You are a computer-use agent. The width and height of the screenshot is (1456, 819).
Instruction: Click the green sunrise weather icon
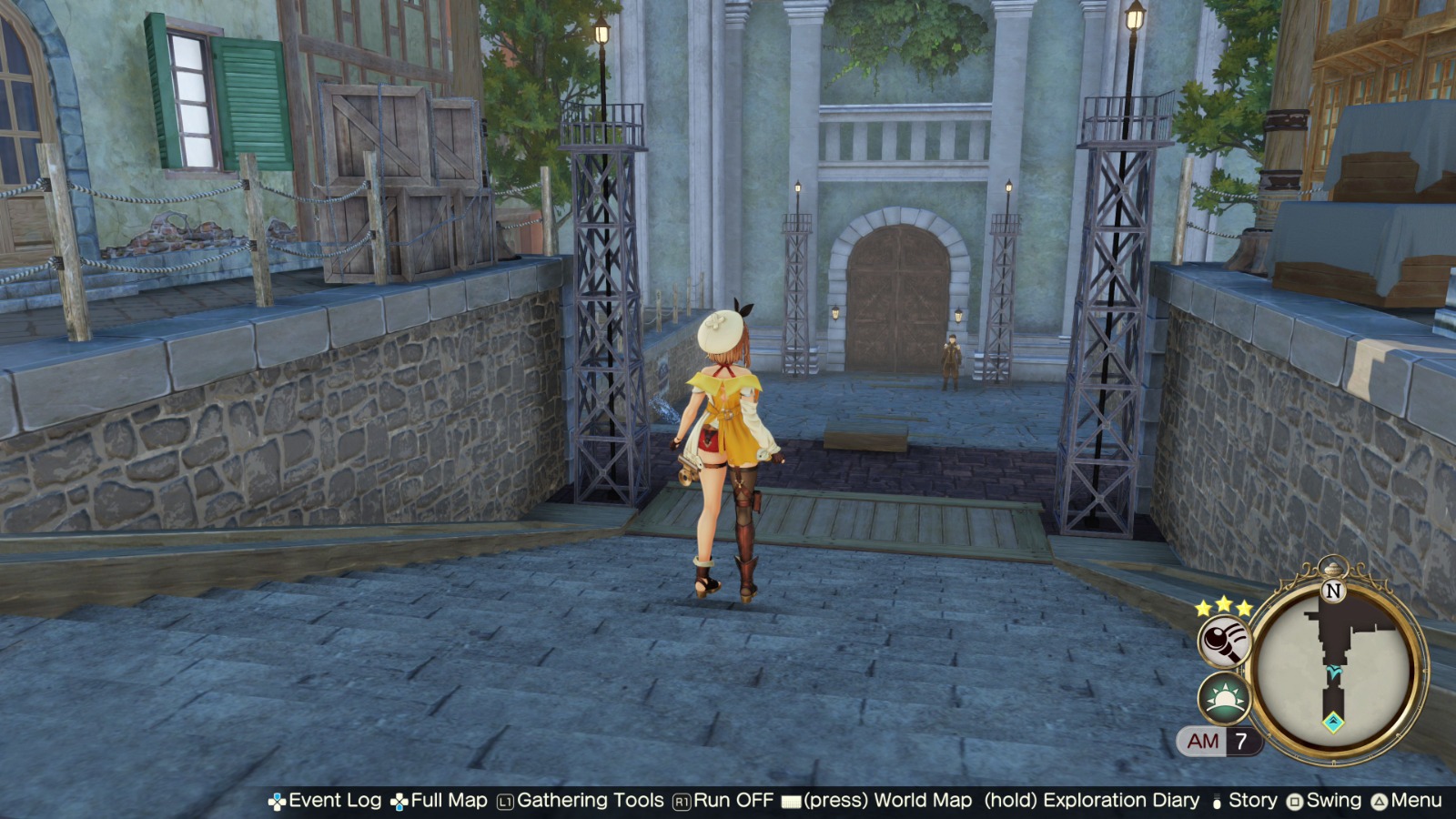pyautogui.click(x=1226, y=698)
